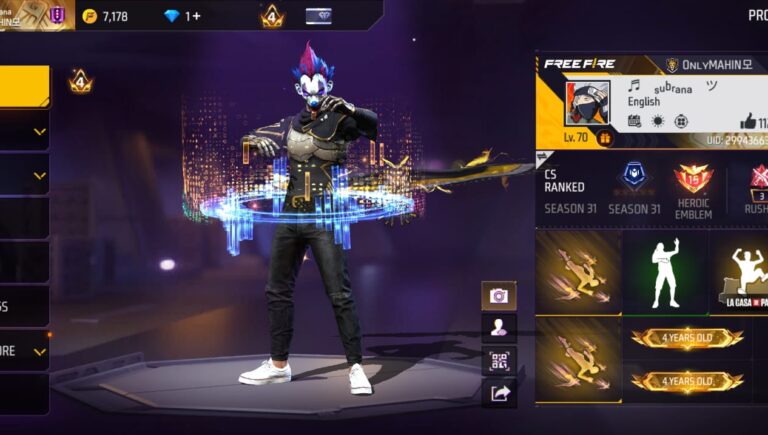Check the gold coin balance icon

[90, 16]
